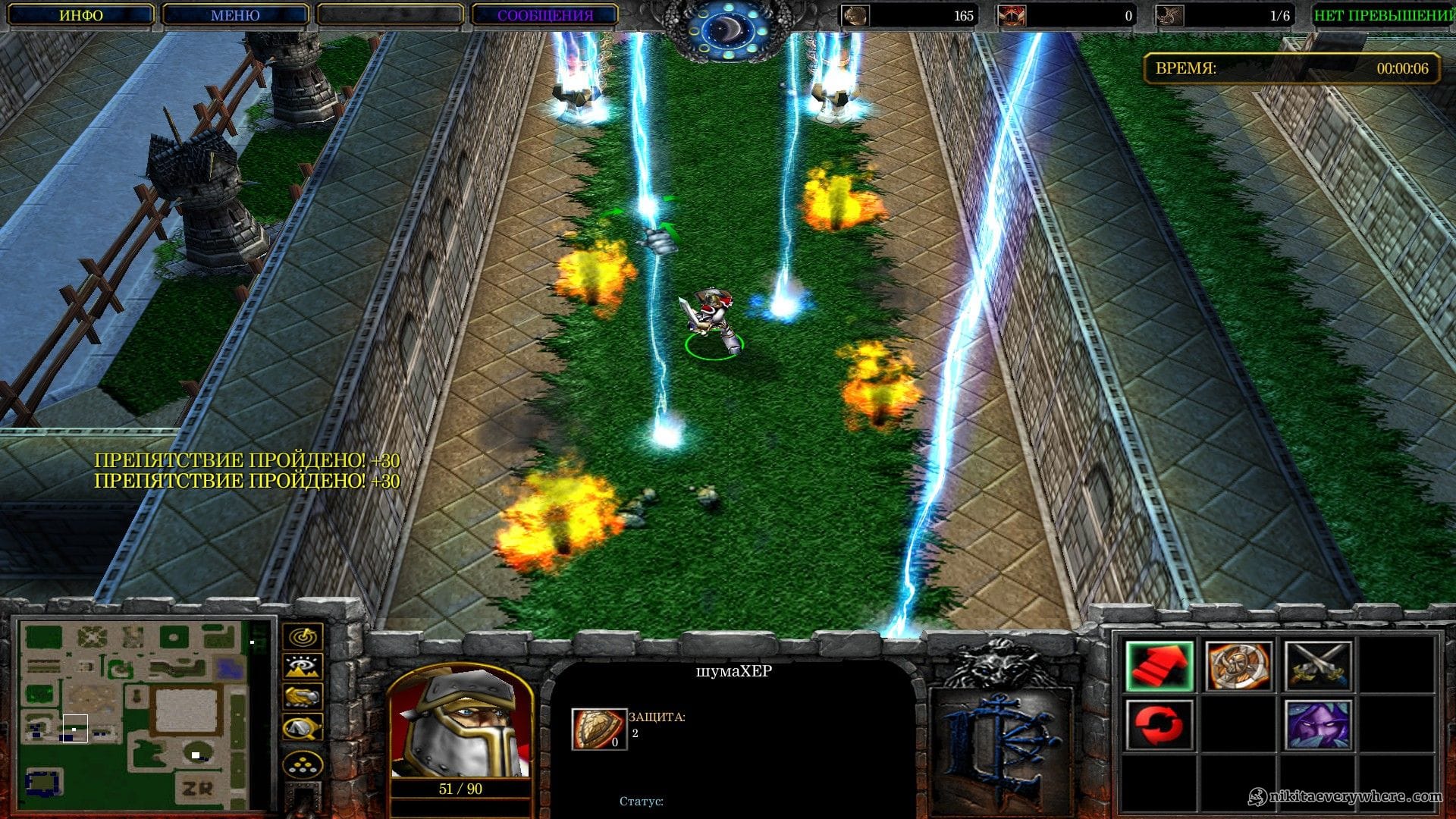The image size is (1456, 819).
Task: Toggle minimap terrain display button
Action: 303,667
